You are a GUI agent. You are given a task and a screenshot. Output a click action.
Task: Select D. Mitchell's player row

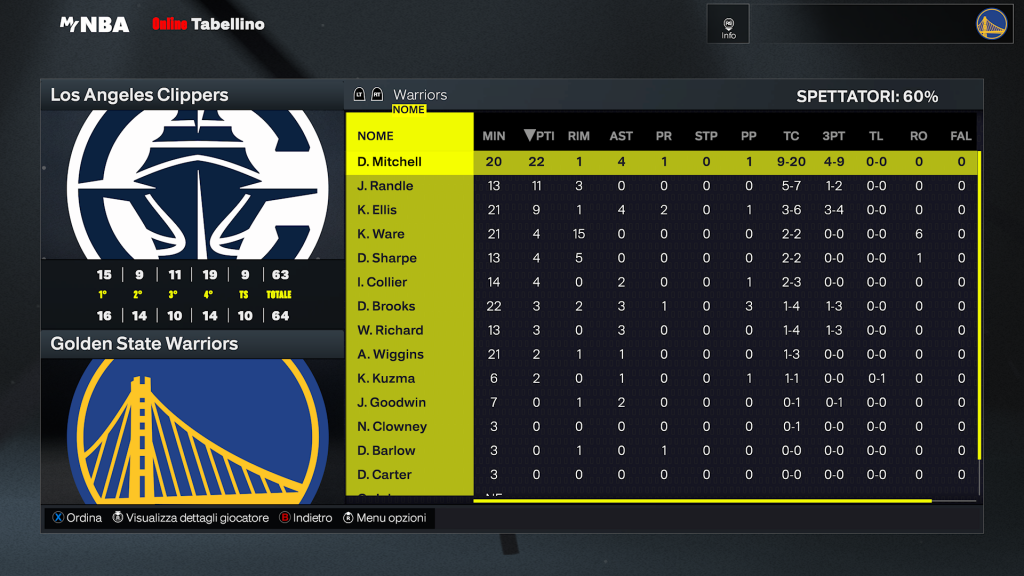tap(390, 162)
